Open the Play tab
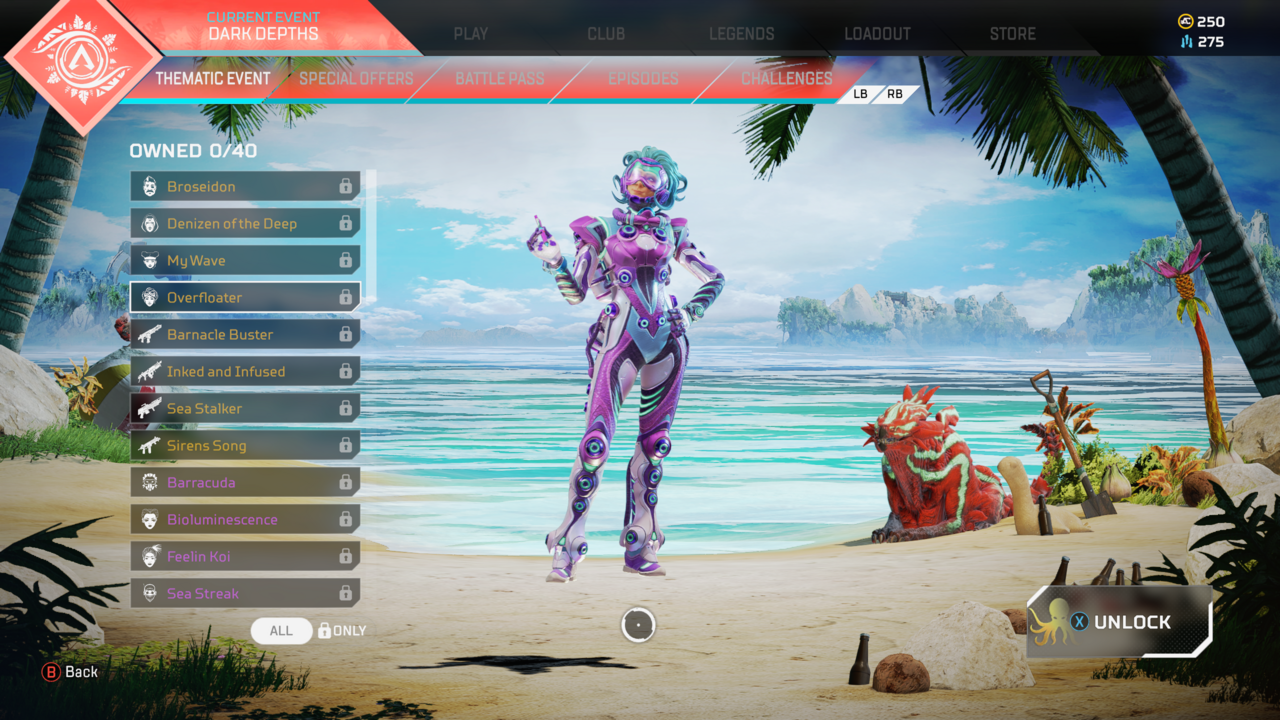1280x720 pixels. click(470, 33)
